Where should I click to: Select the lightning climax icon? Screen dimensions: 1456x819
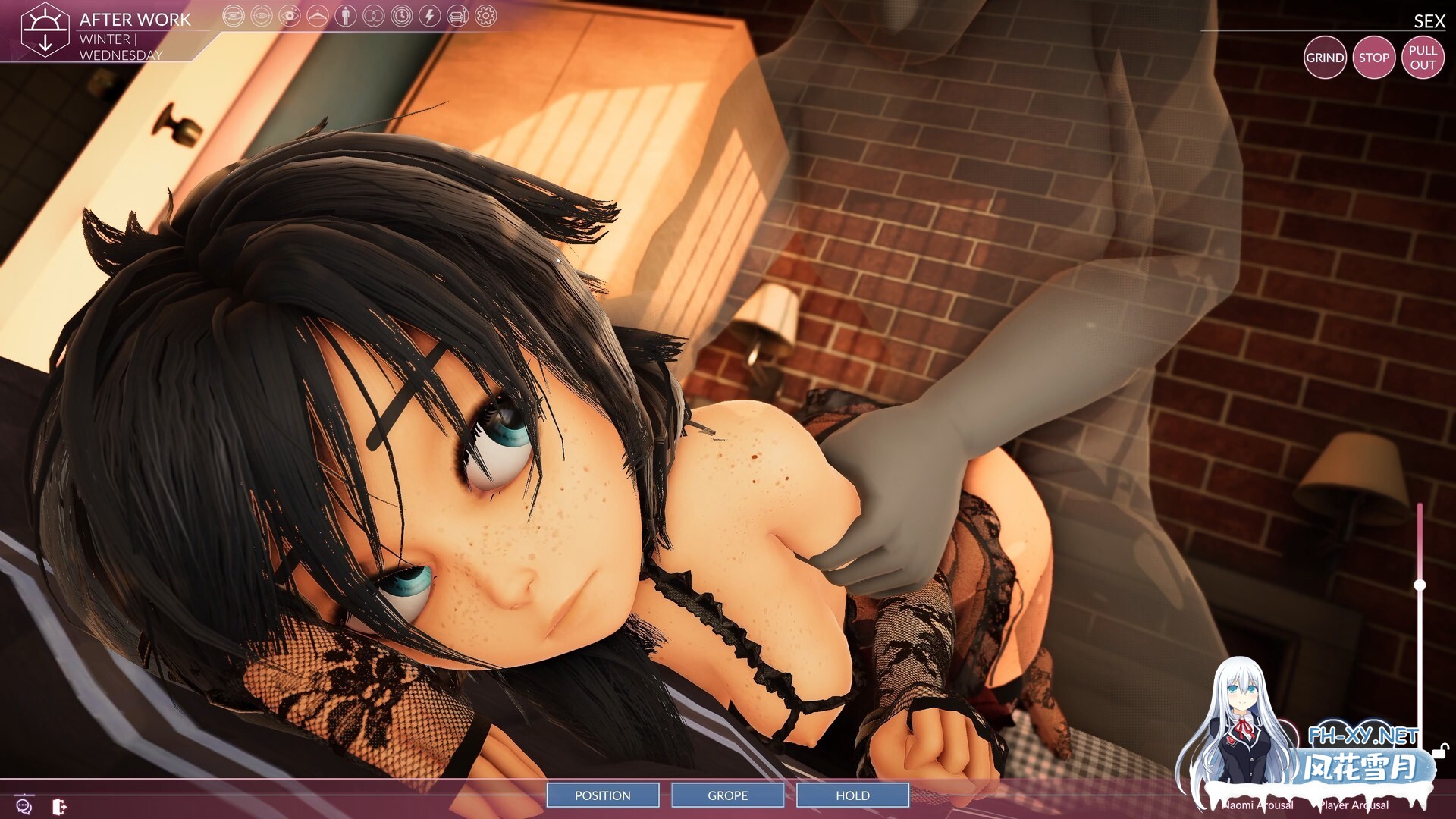coord(430,16)
